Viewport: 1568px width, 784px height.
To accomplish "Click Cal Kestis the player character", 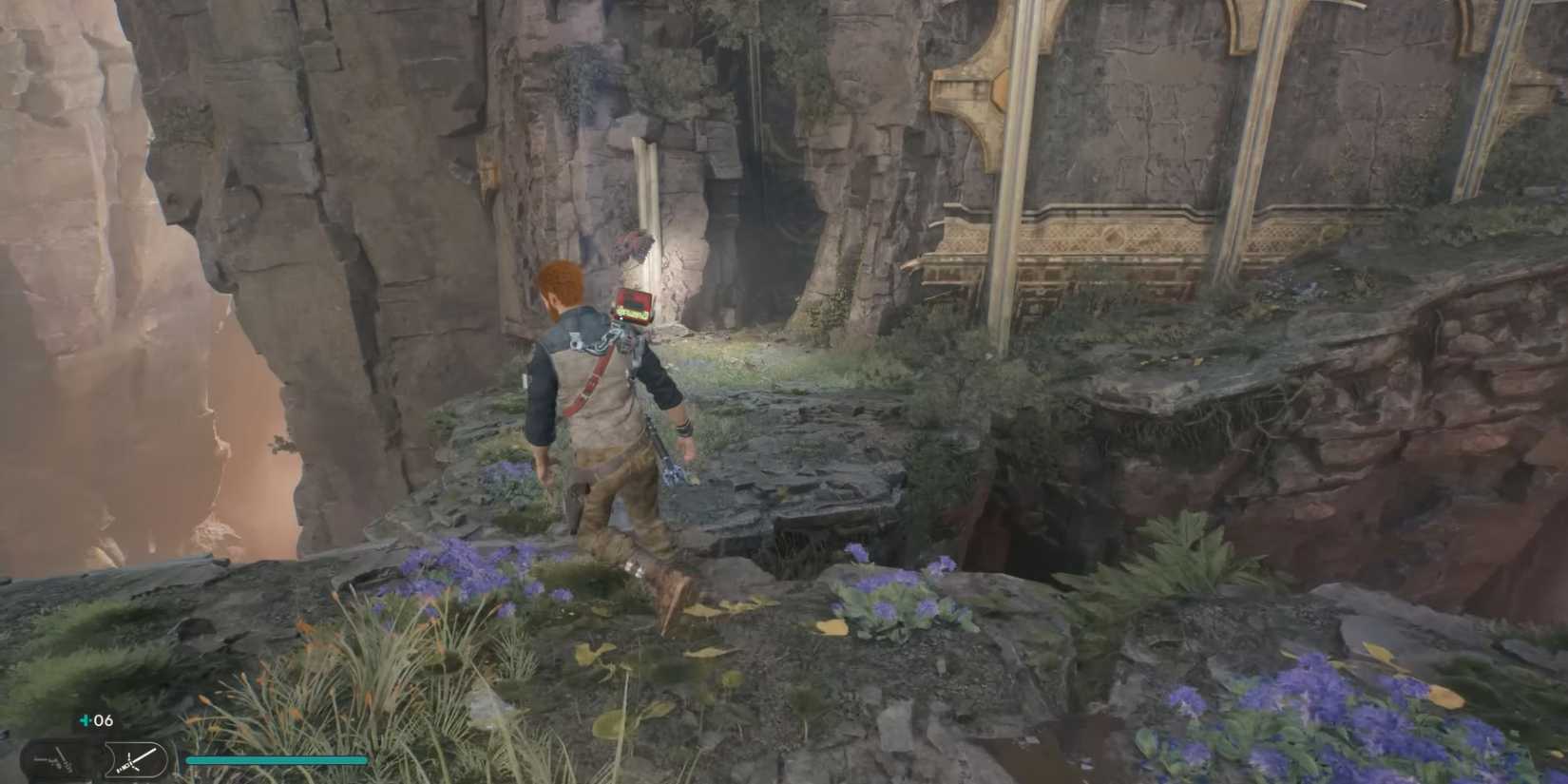I will pyautogui.click(x=599, y=428).
